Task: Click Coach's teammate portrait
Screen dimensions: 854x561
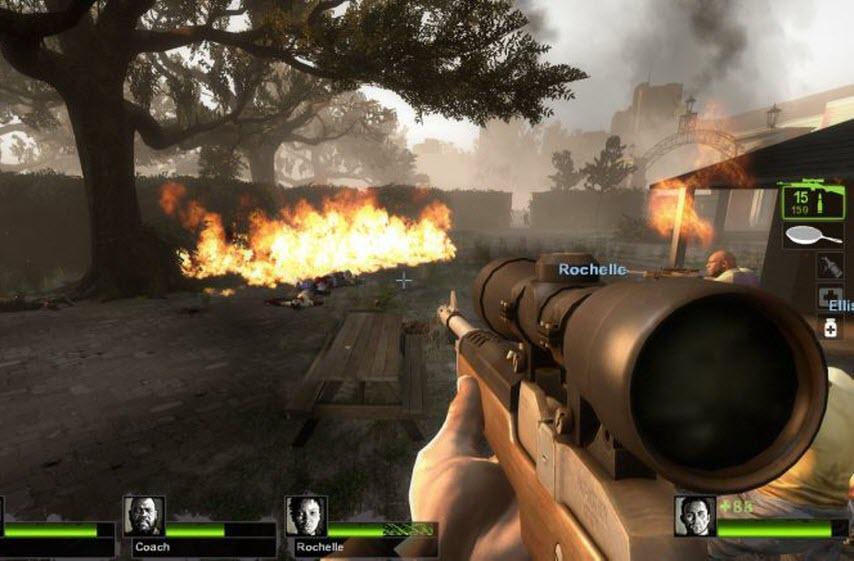Action: coord(144,516)
